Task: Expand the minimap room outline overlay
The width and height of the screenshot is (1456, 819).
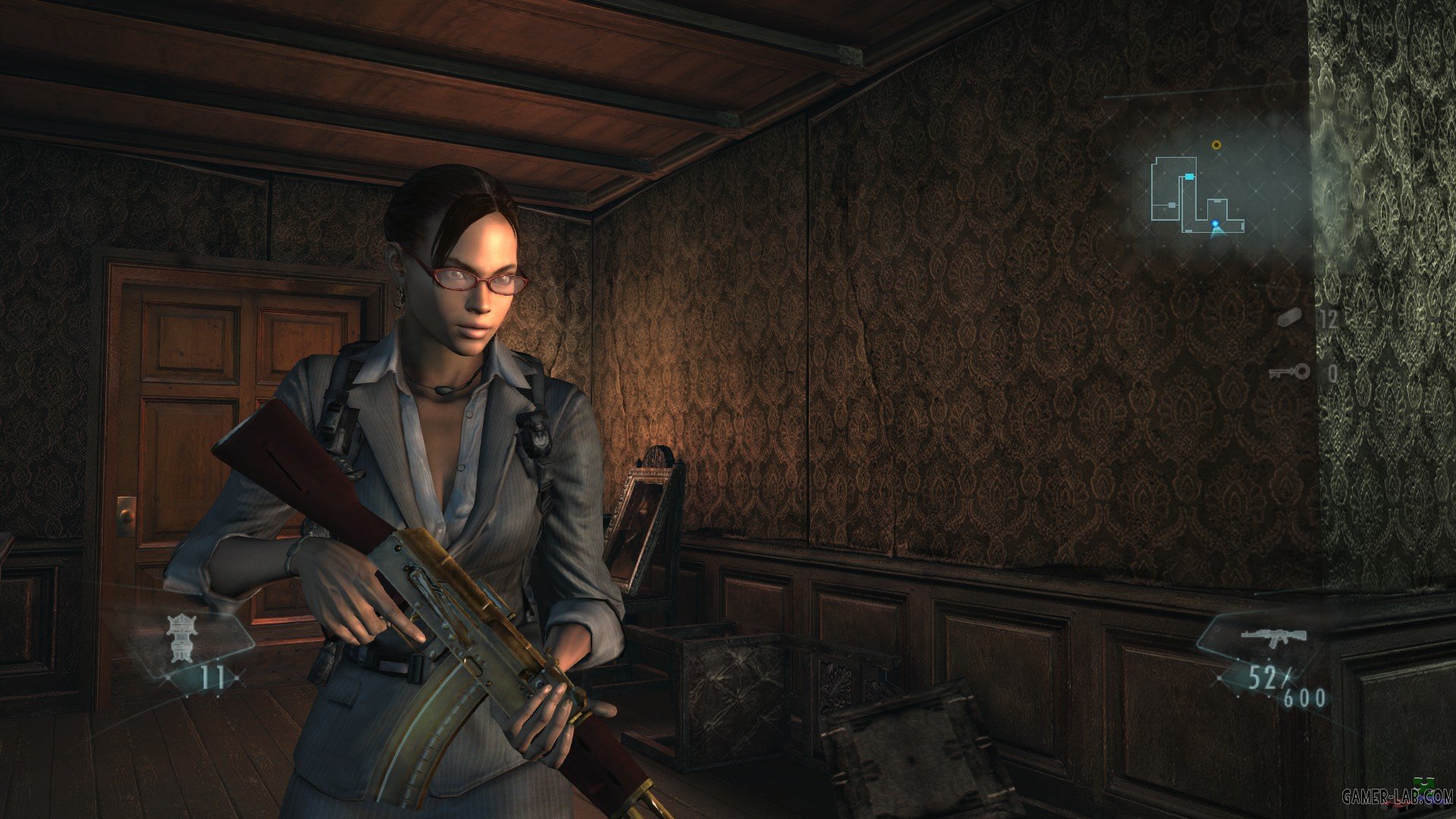Action: tap(1197, 193)
